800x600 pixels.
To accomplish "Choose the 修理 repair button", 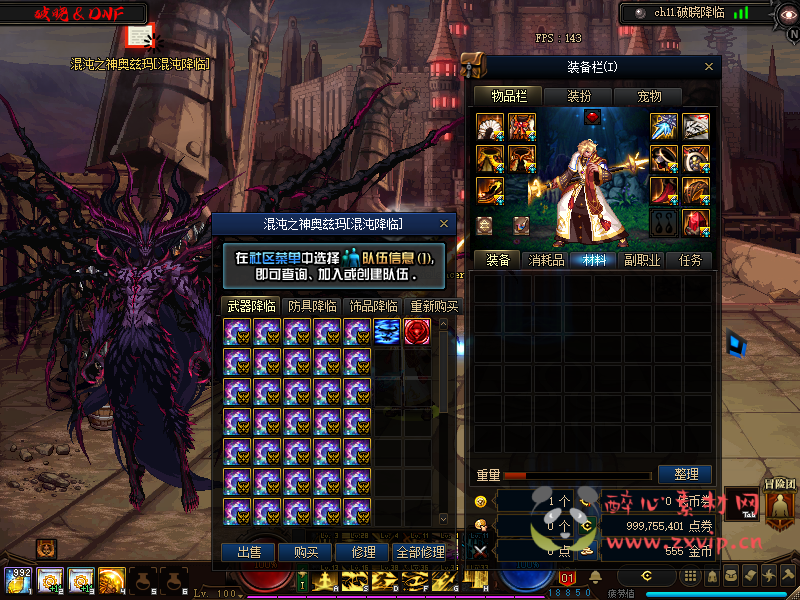I will (363, 552).
